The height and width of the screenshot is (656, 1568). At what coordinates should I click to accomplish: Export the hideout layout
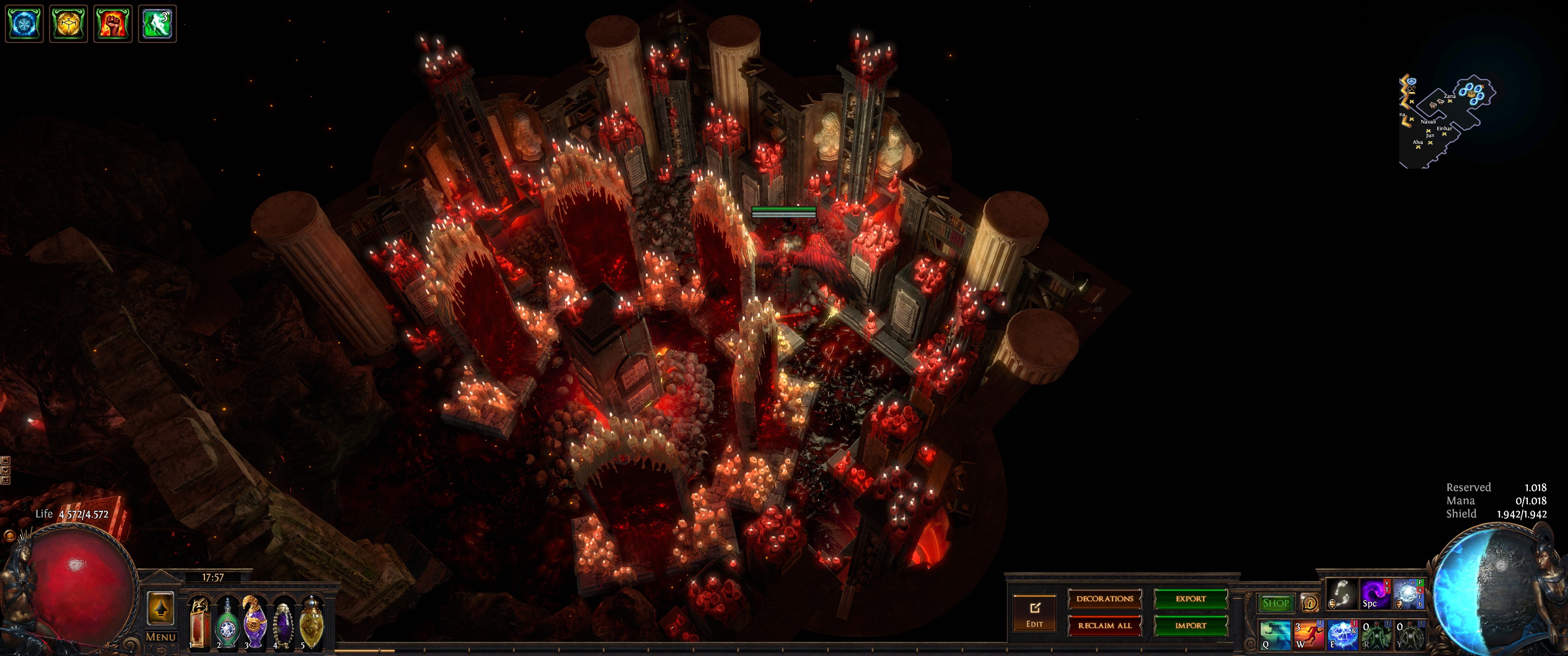1190,599
